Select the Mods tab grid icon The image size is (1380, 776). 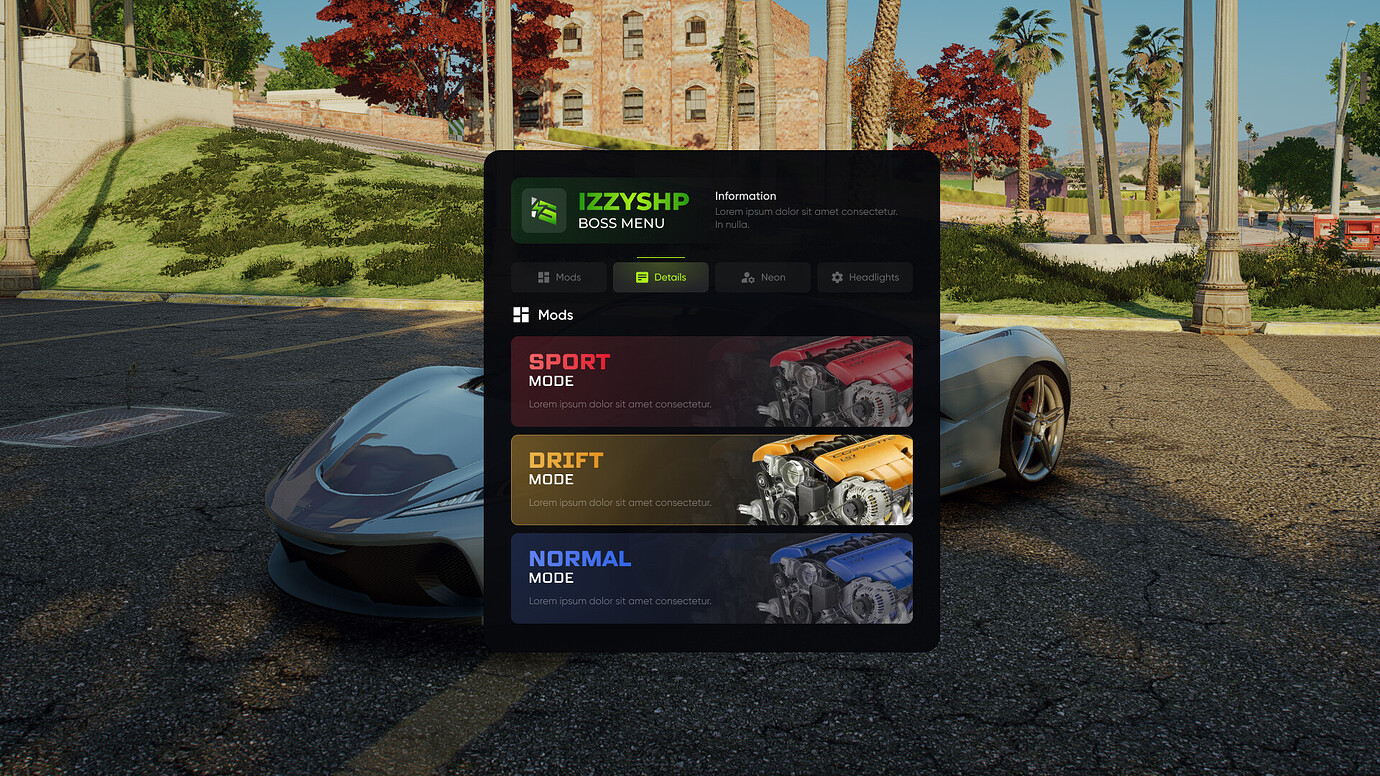(x=543, y=277)
